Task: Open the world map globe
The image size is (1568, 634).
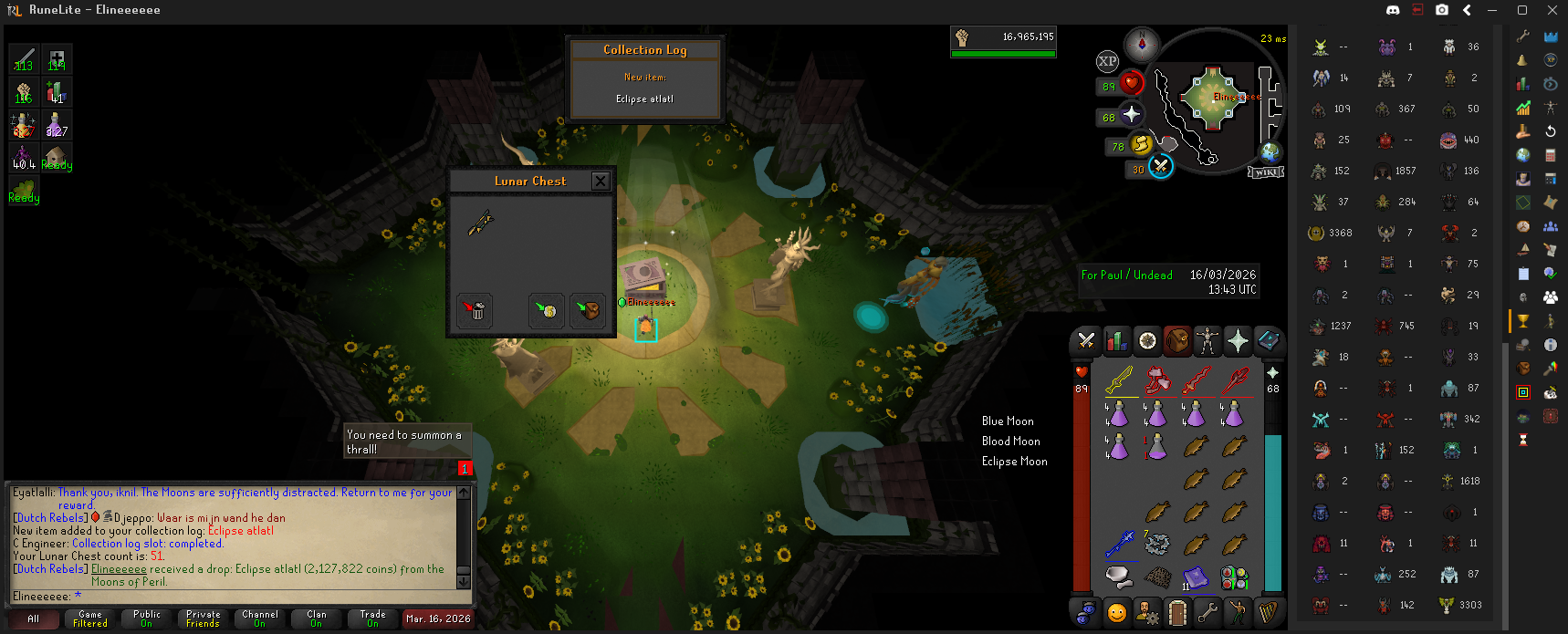Action: tap(1270, 152)
